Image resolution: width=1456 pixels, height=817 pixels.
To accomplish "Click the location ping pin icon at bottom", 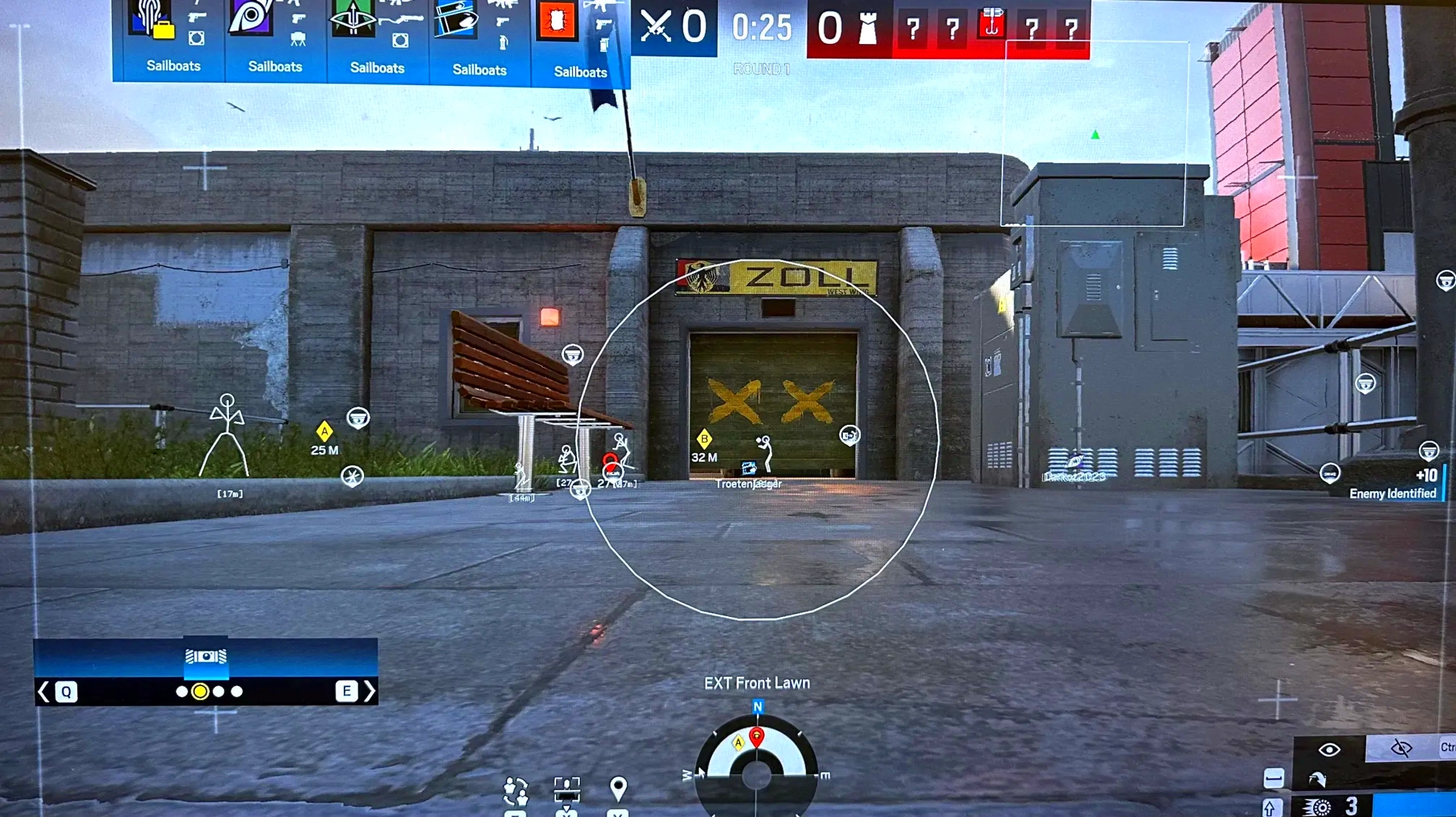I will 619,788.
